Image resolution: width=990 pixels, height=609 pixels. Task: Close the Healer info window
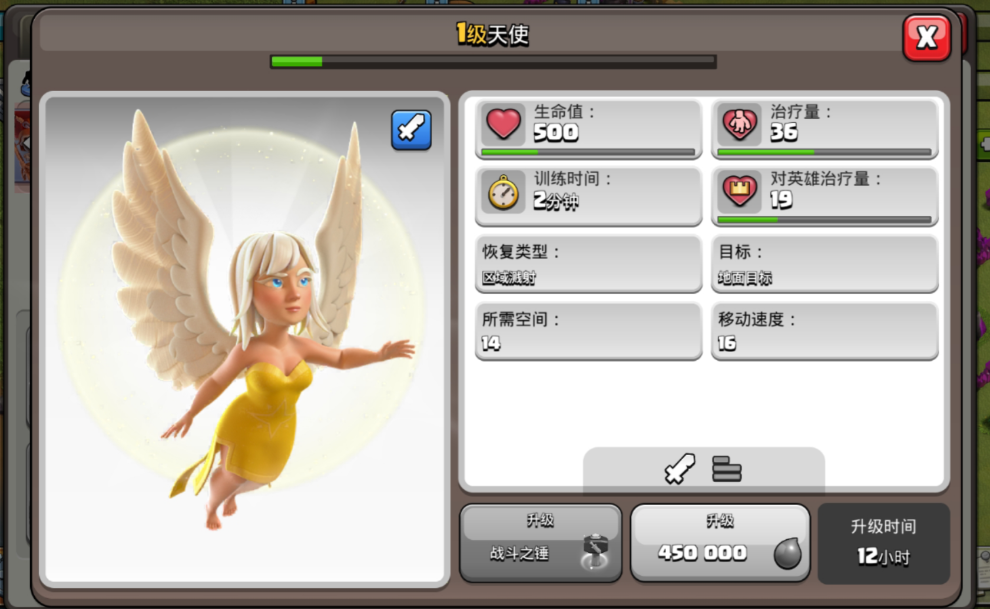point(926,38)
